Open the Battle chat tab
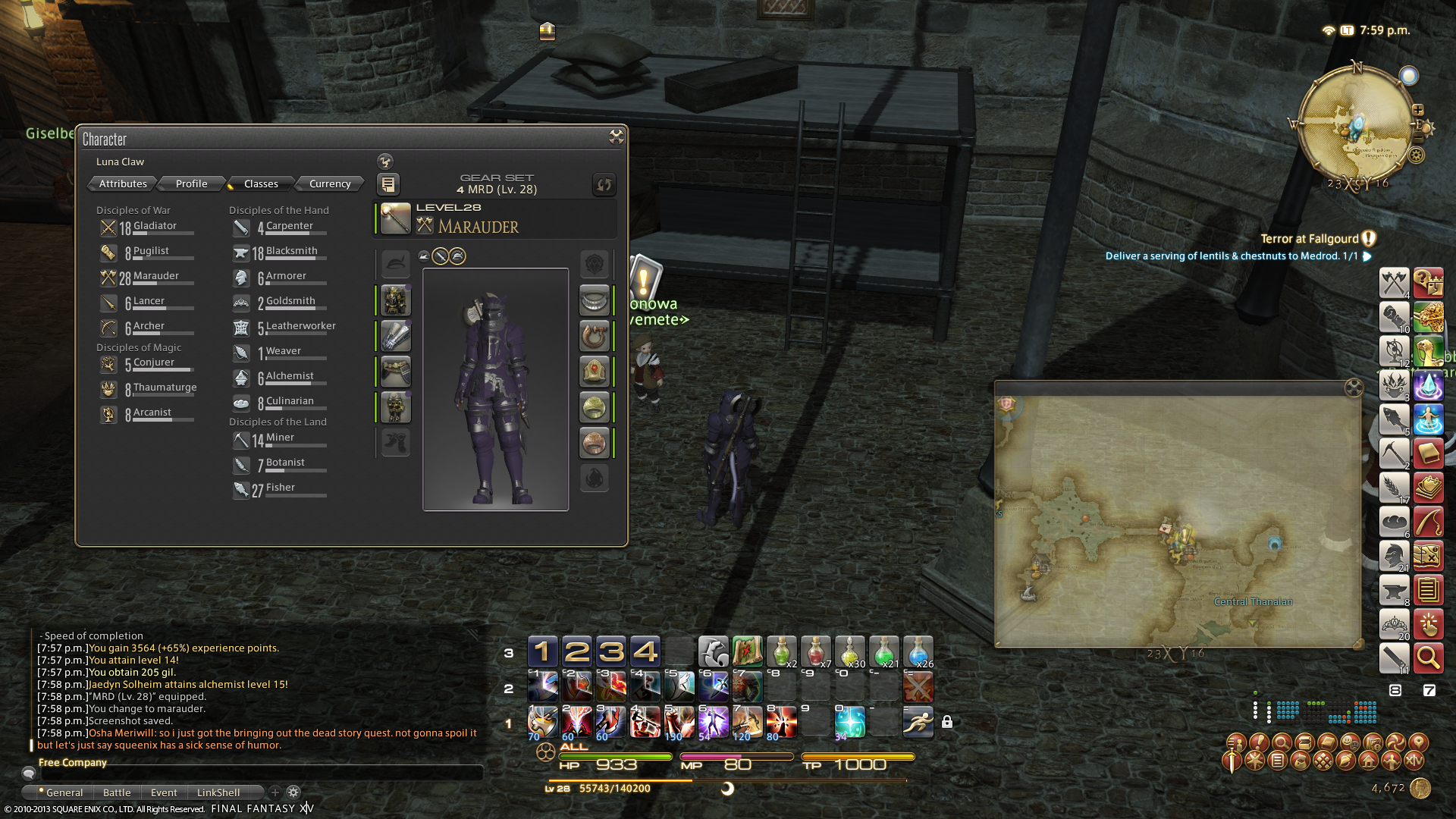1456x819 pixels. (117, 792)
